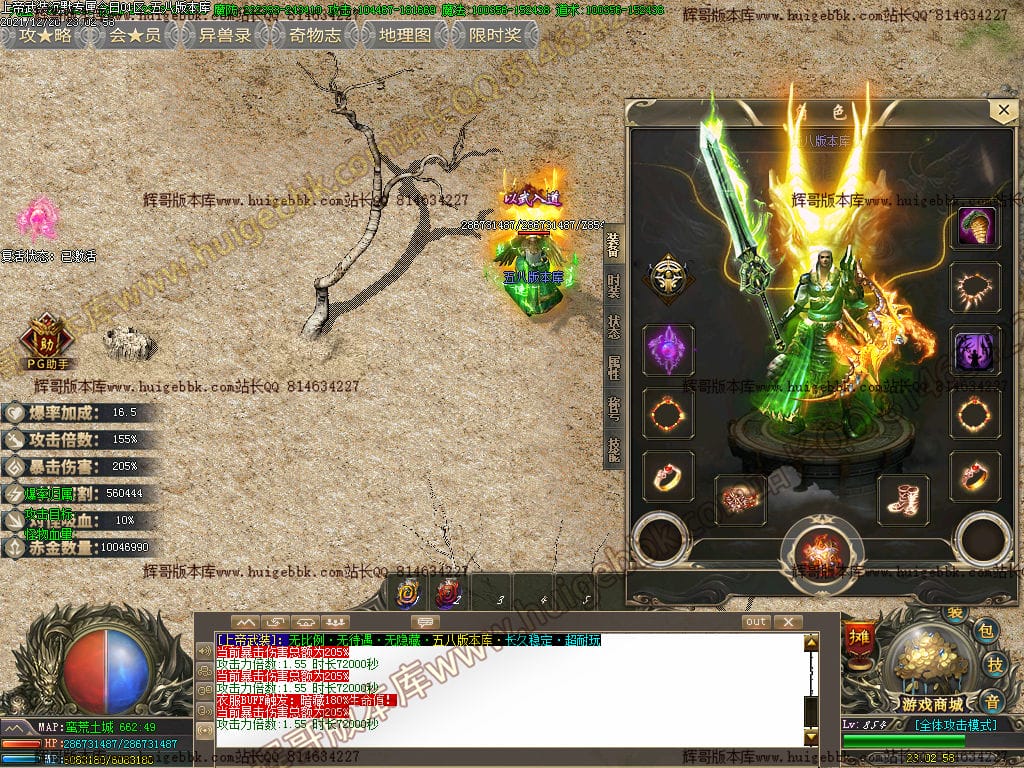Open the 攻★略 strategy guide menu
Screen dimensions: 1024x768
(x=46, y=35)
